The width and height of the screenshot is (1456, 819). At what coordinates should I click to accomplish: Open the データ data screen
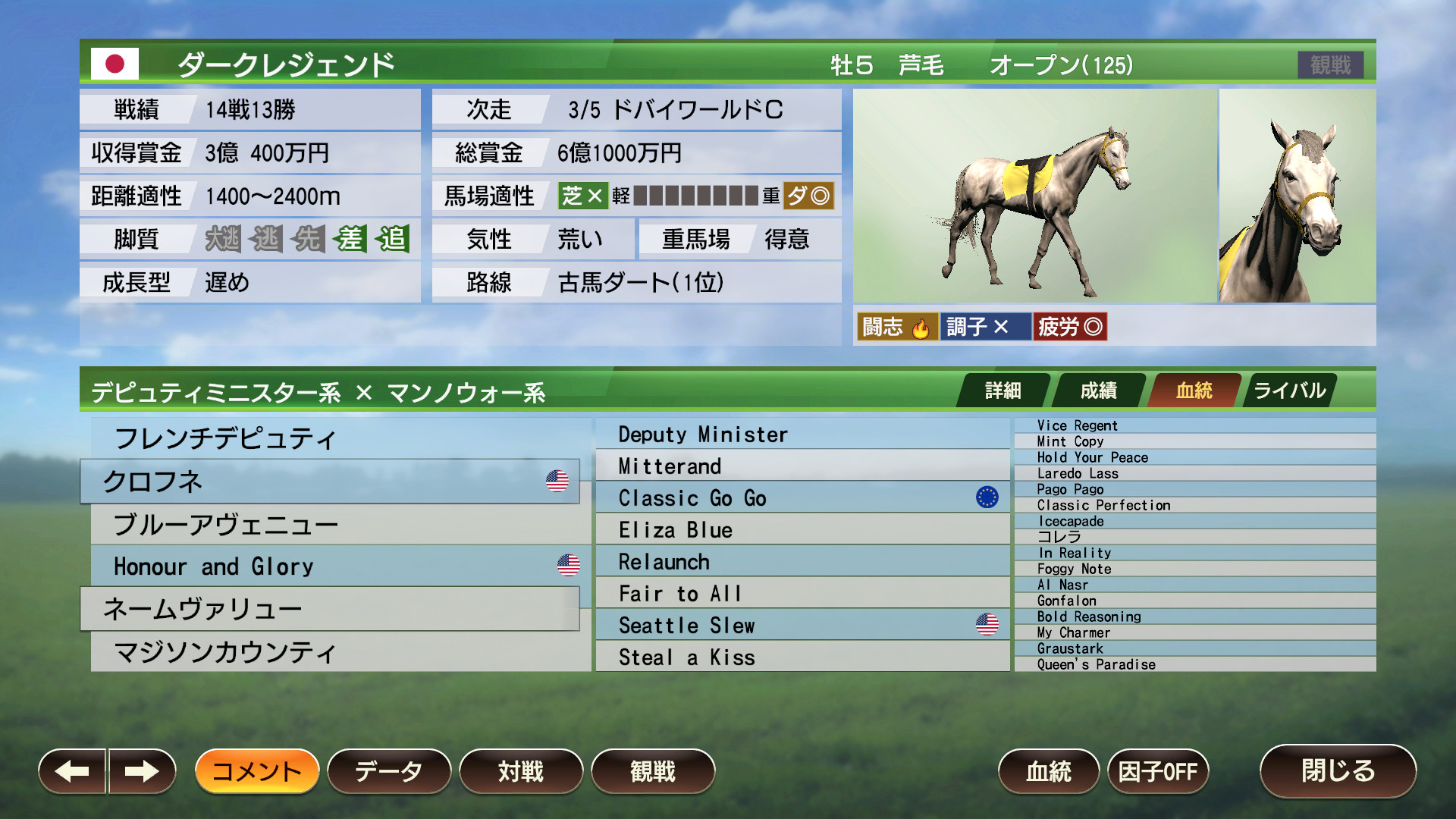(389, 770)
